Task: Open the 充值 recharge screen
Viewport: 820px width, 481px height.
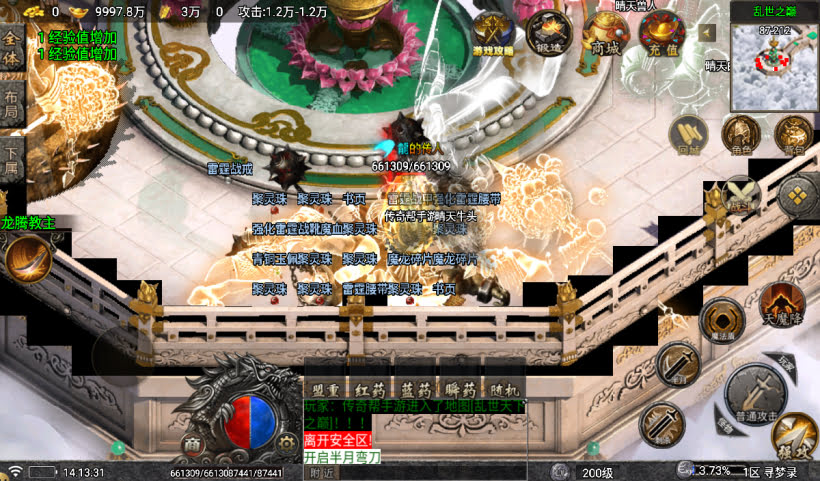Action: pos(661,33)
